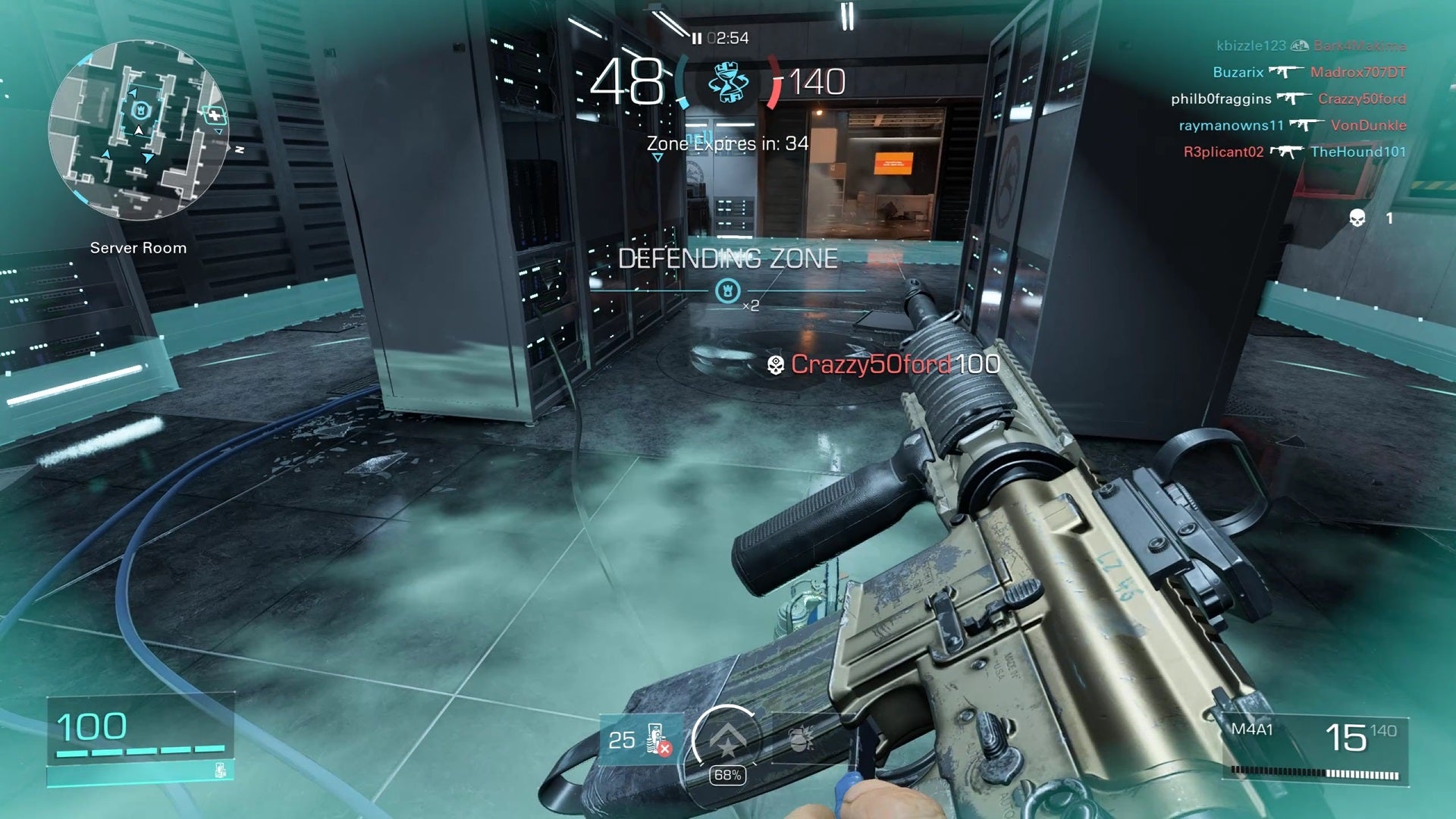Click the philb0fraggins kill feed row

[x=1288, y=99]
